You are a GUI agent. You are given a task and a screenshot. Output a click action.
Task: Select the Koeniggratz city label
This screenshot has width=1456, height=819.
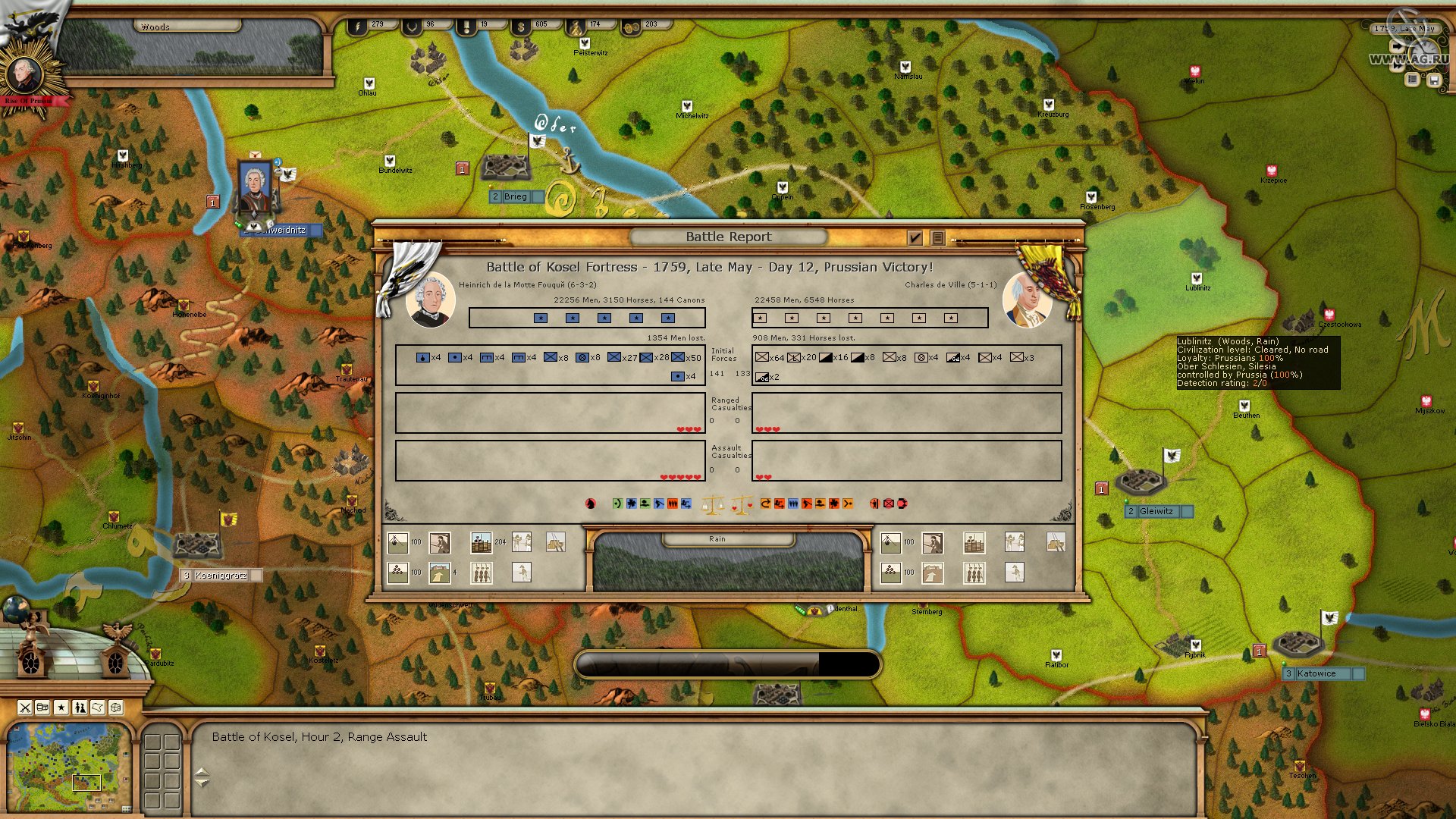click(221, 576)
